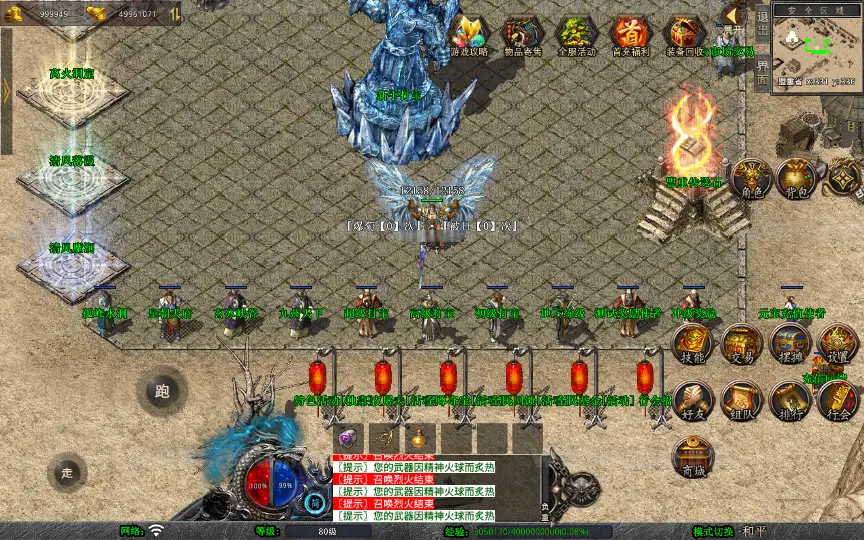Show the 排行 rankings board
The height and width of the screenshot is (540, 864).
(790, 401)
